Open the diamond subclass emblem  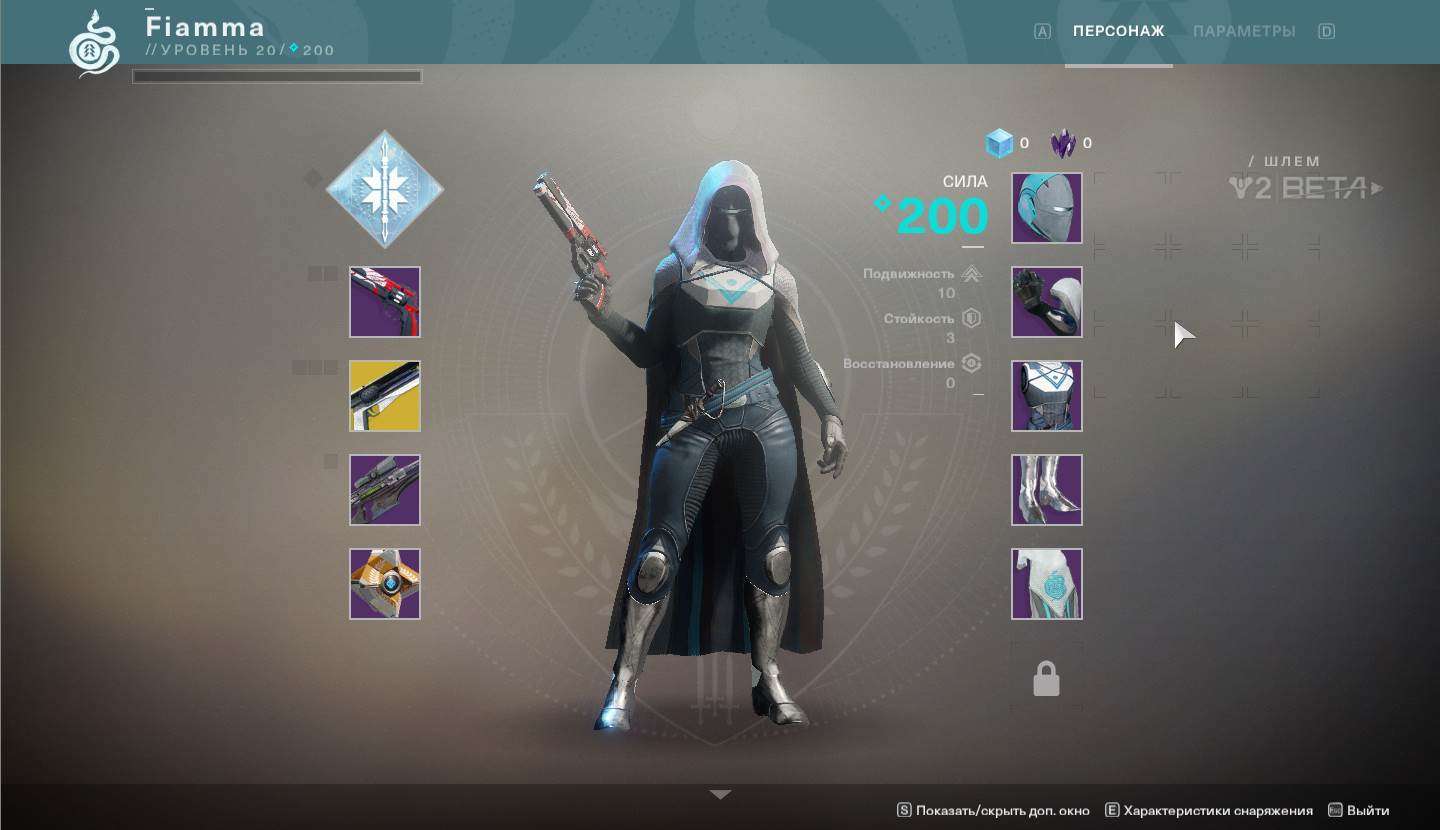[x=385, y=189]
